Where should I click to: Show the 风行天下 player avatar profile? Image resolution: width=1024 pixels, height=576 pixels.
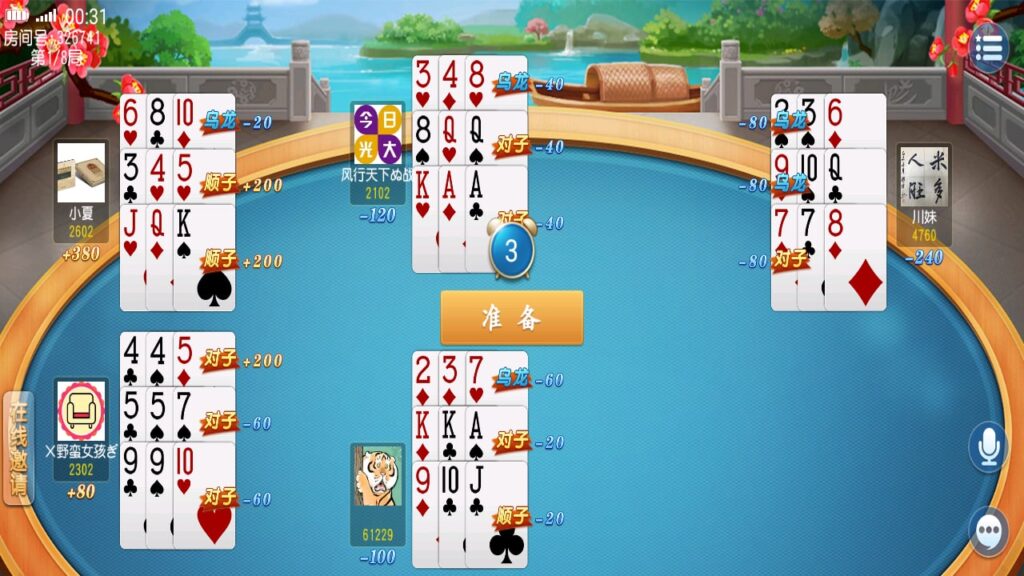pyautogui.click(x=378, y=133)
